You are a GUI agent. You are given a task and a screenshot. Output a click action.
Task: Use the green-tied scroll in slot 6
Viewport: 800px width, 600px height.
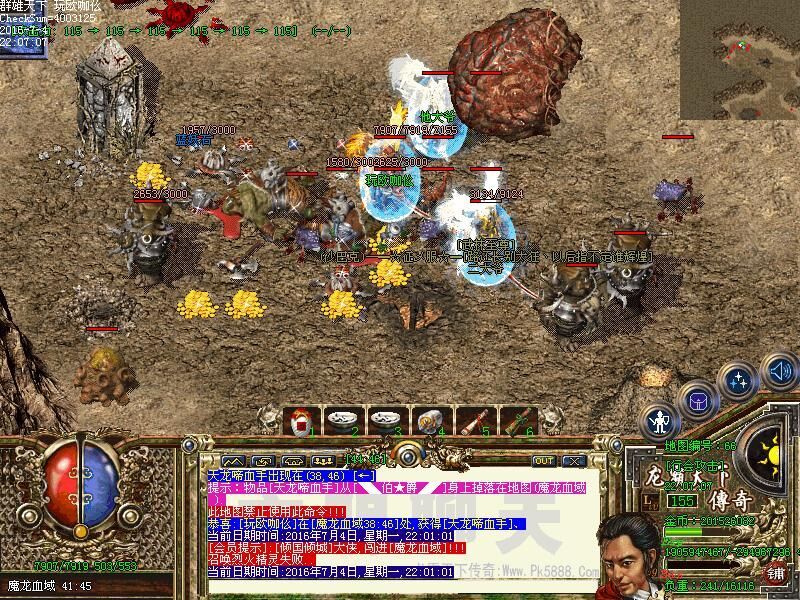coord(516,420)
